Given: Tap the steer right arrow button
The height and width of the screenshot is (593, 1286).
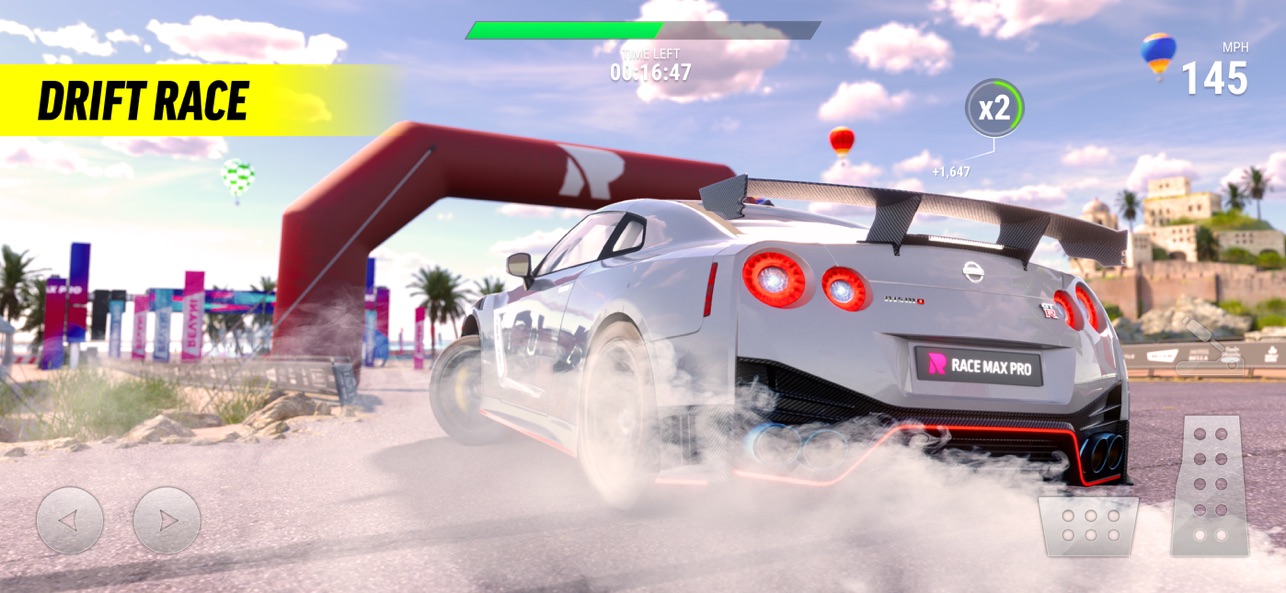Looking at the screenshot, I should pyautogui.click(x=167, y=520).
